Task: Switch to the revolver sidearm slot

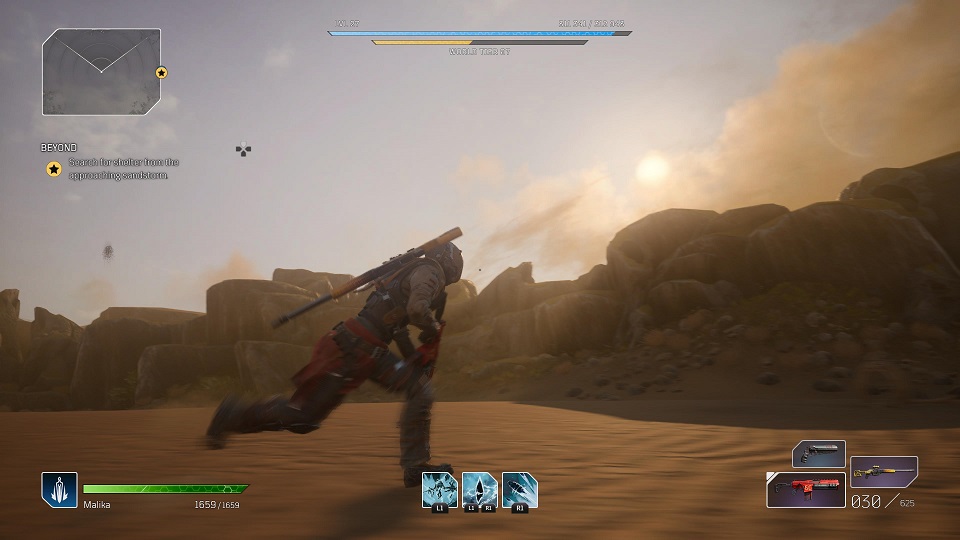Action: click(x=819, y=454)
